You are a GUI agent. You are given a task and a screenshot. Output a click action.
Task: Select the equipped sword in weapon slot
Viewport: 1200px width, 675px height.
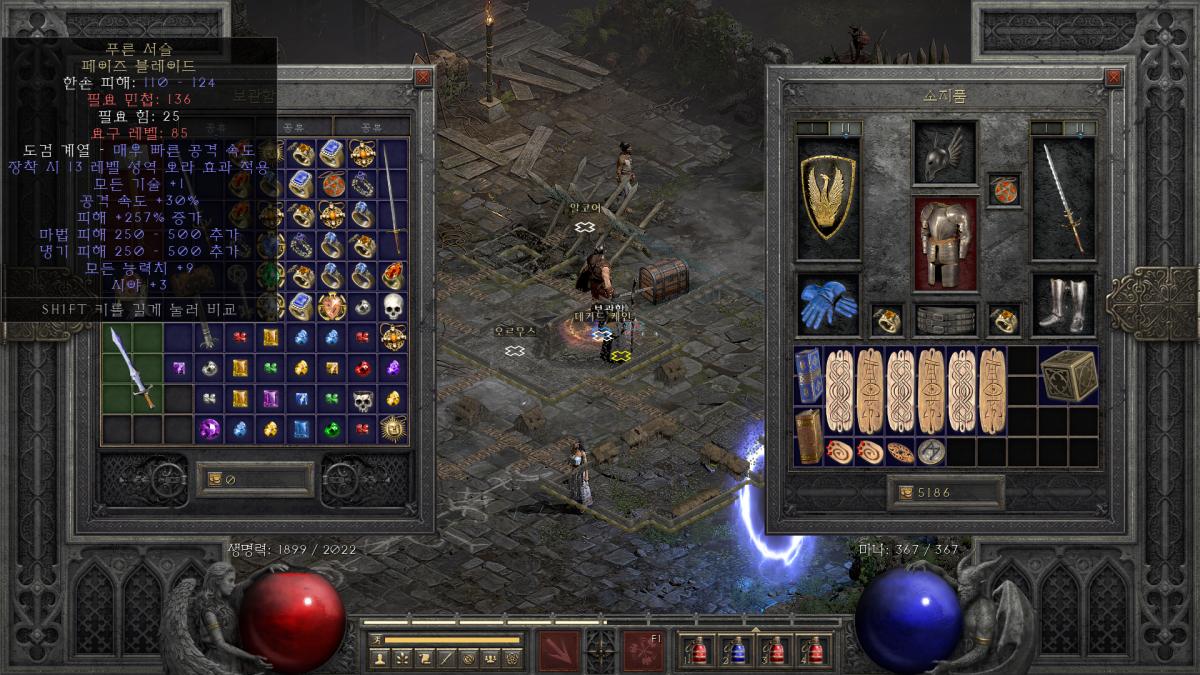[x=1062, y=197]
